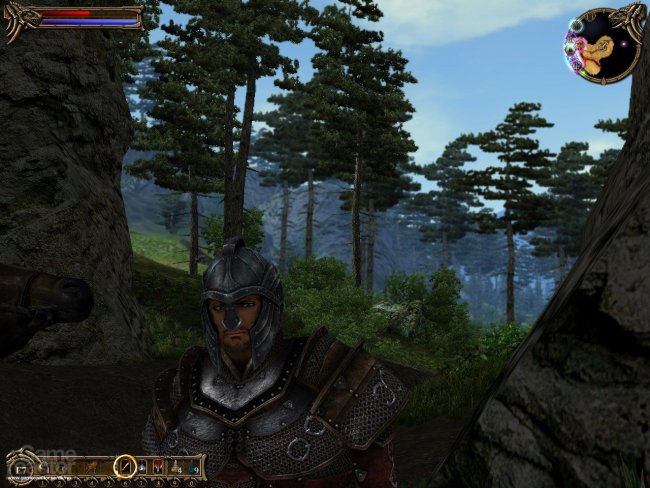Use the blue item with count 9
The height and width of the screenshot is (488, 650).
(x=192, y=467)
